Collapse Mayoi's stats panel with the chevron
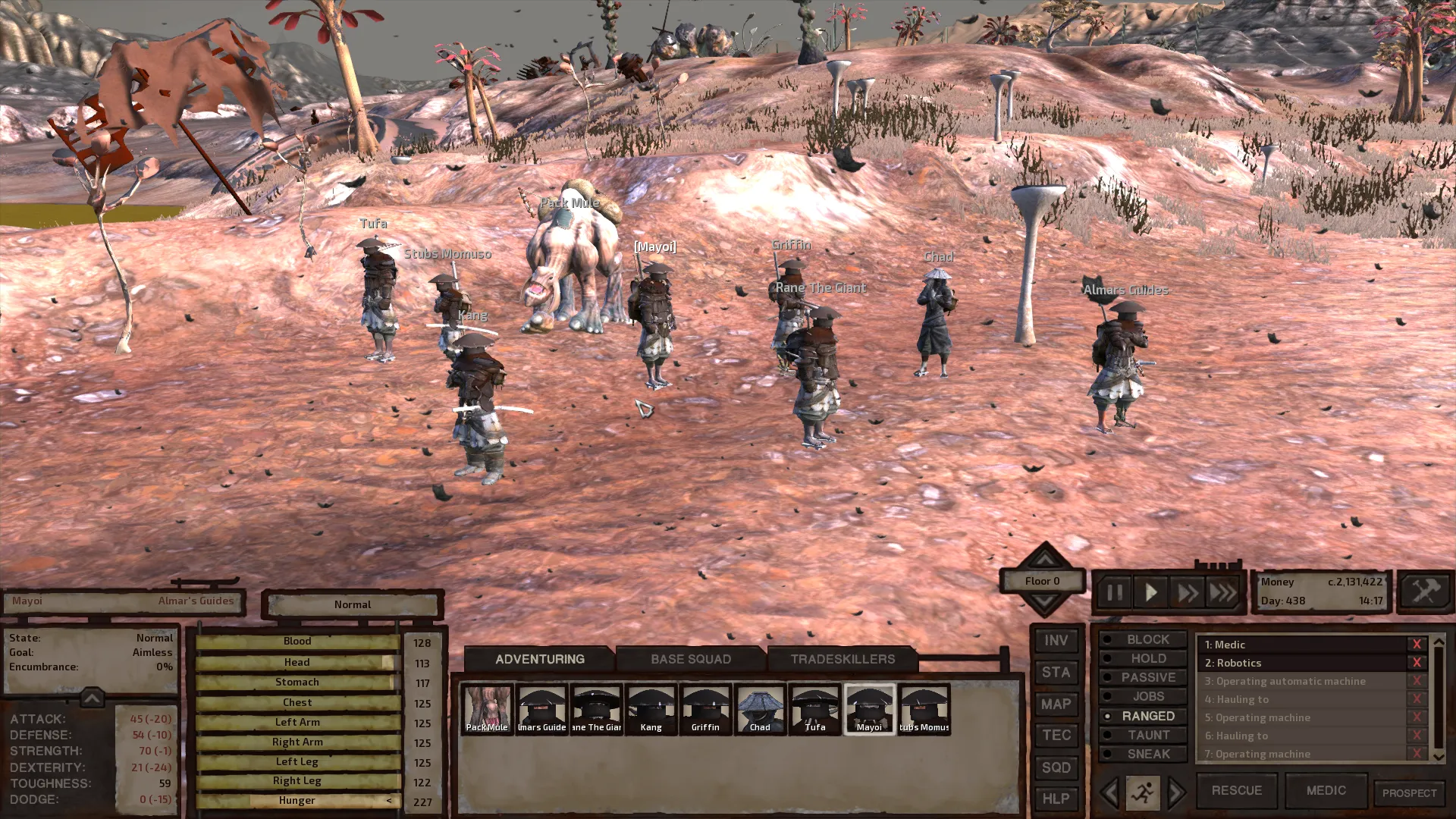Viewport: 1456px width, 819px height. coord(91,698)
